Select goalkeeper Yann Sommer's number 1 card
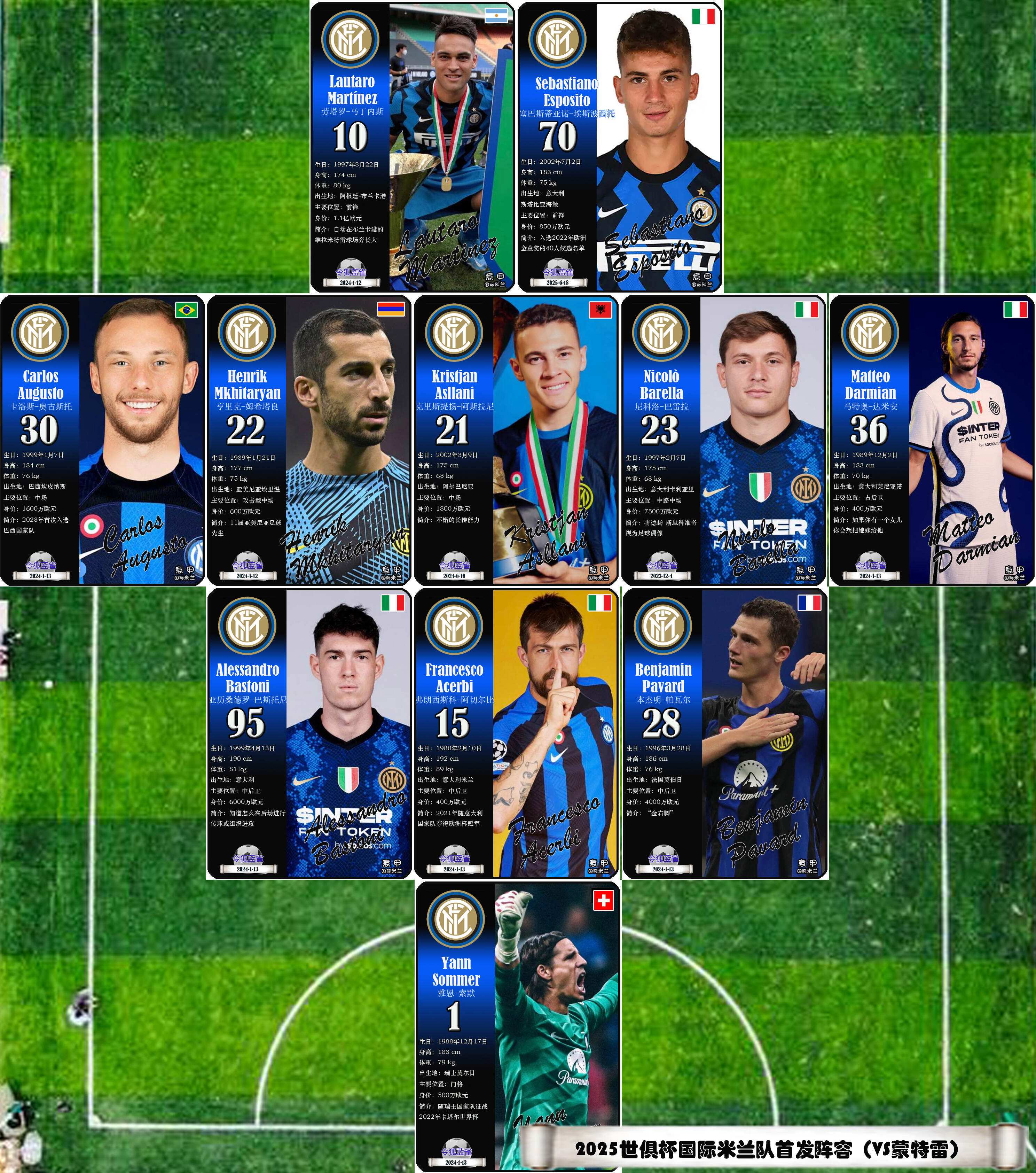Screen dimensions: 1036x1173 517,1027
